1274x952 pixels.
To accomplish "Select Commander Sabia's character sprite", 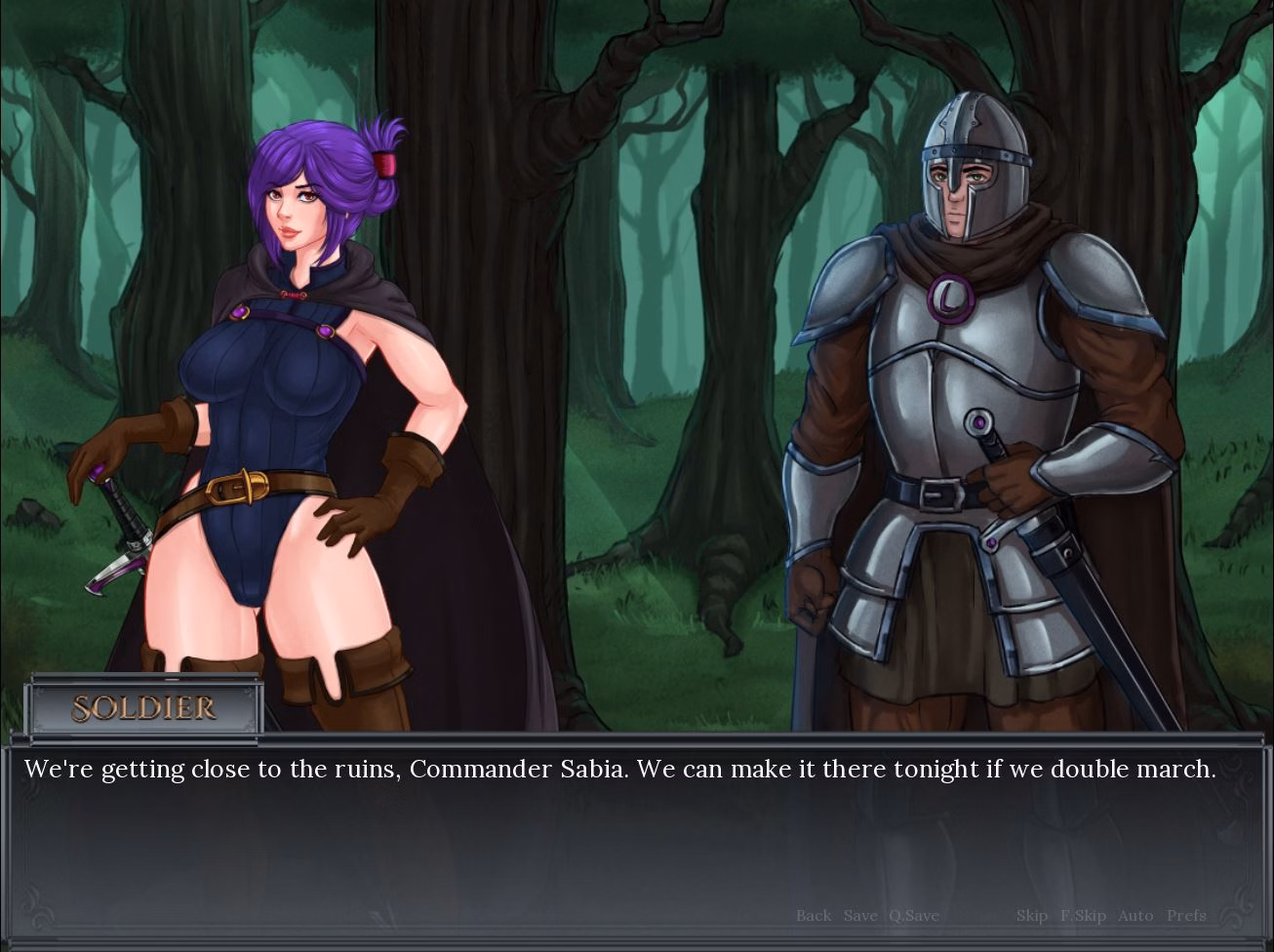I will (x=283, y=390).
